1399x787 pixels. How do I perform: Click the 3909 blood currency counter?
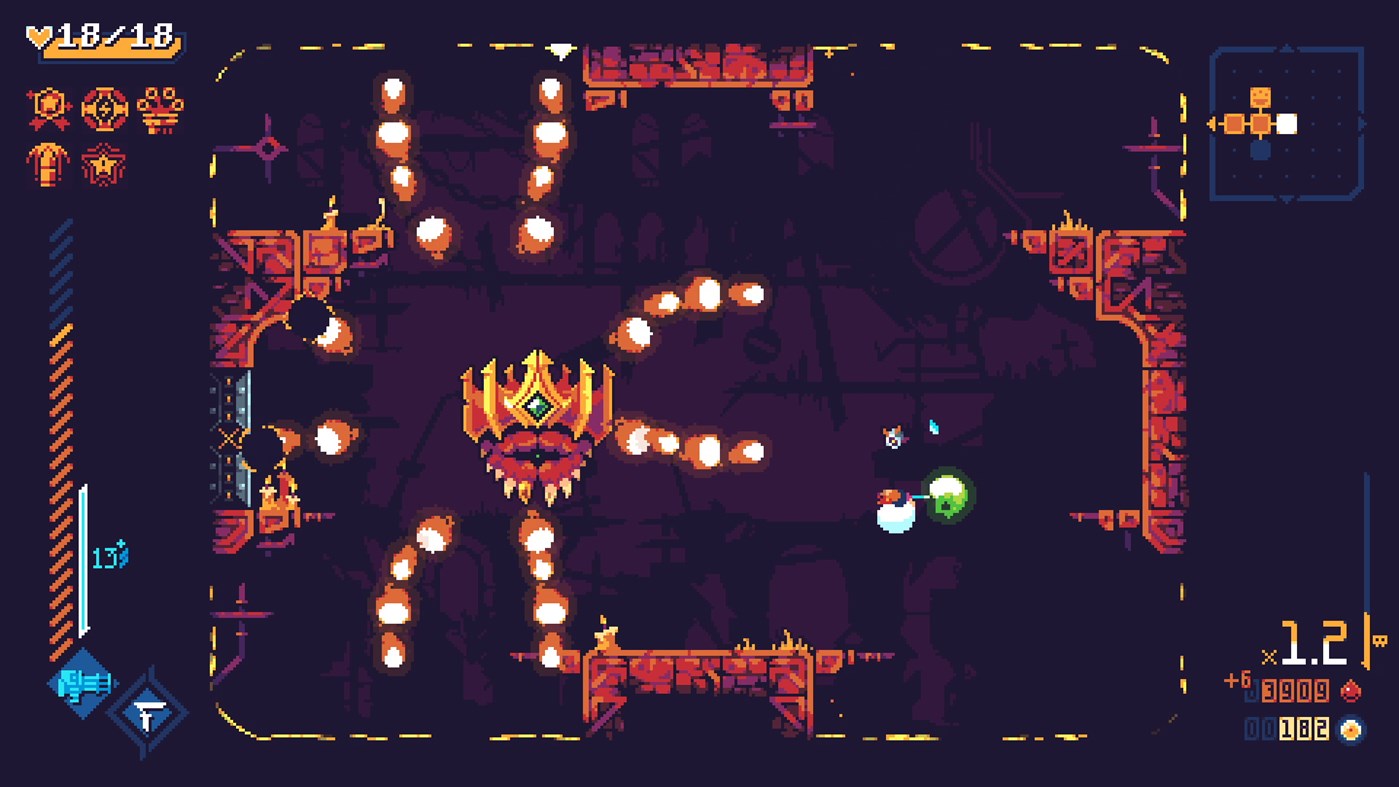(x=1294, y=691)
